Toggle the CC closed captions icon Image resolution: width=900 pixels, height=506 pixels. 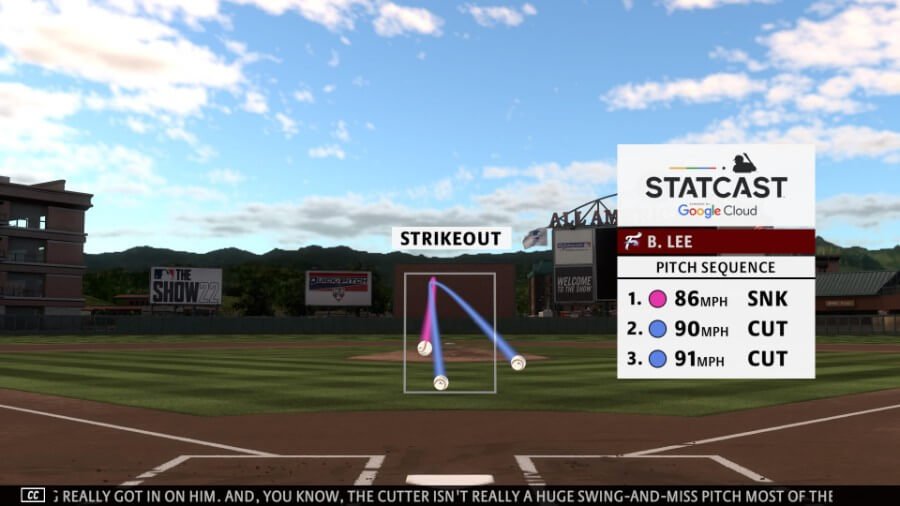point(33,495)
